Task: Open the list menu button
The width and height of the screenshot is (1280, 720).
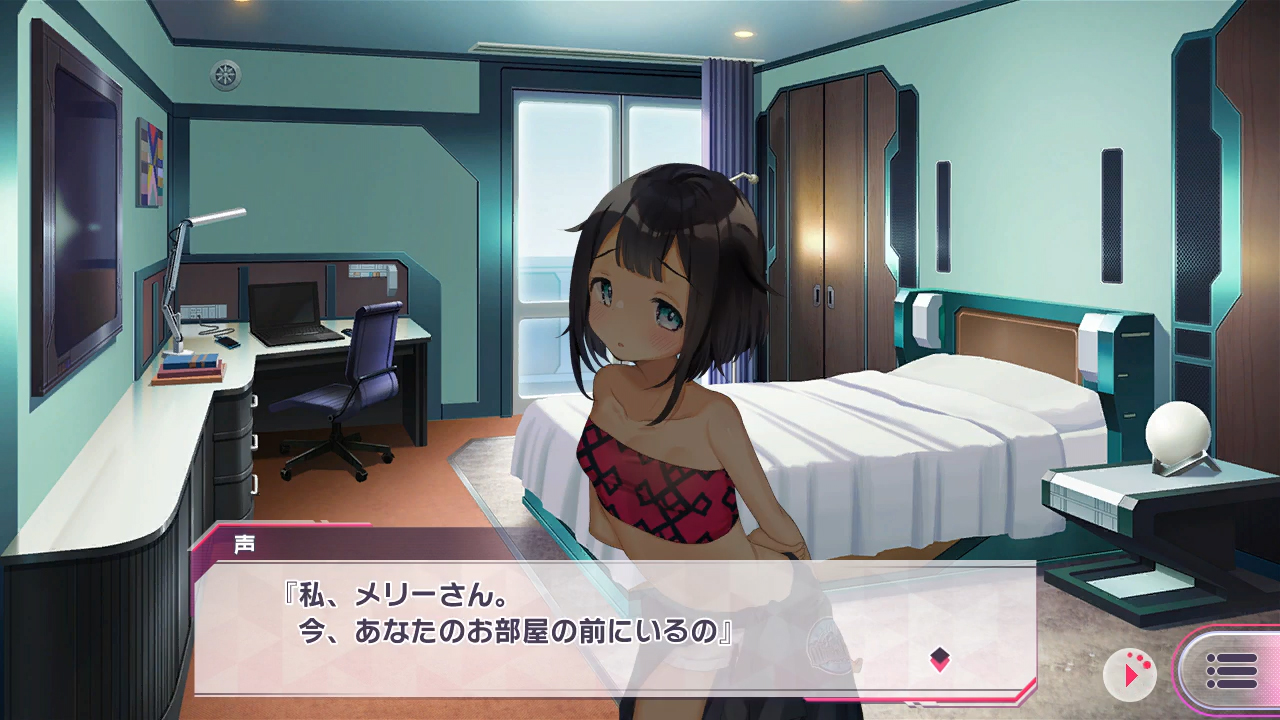Action: 1231,672
